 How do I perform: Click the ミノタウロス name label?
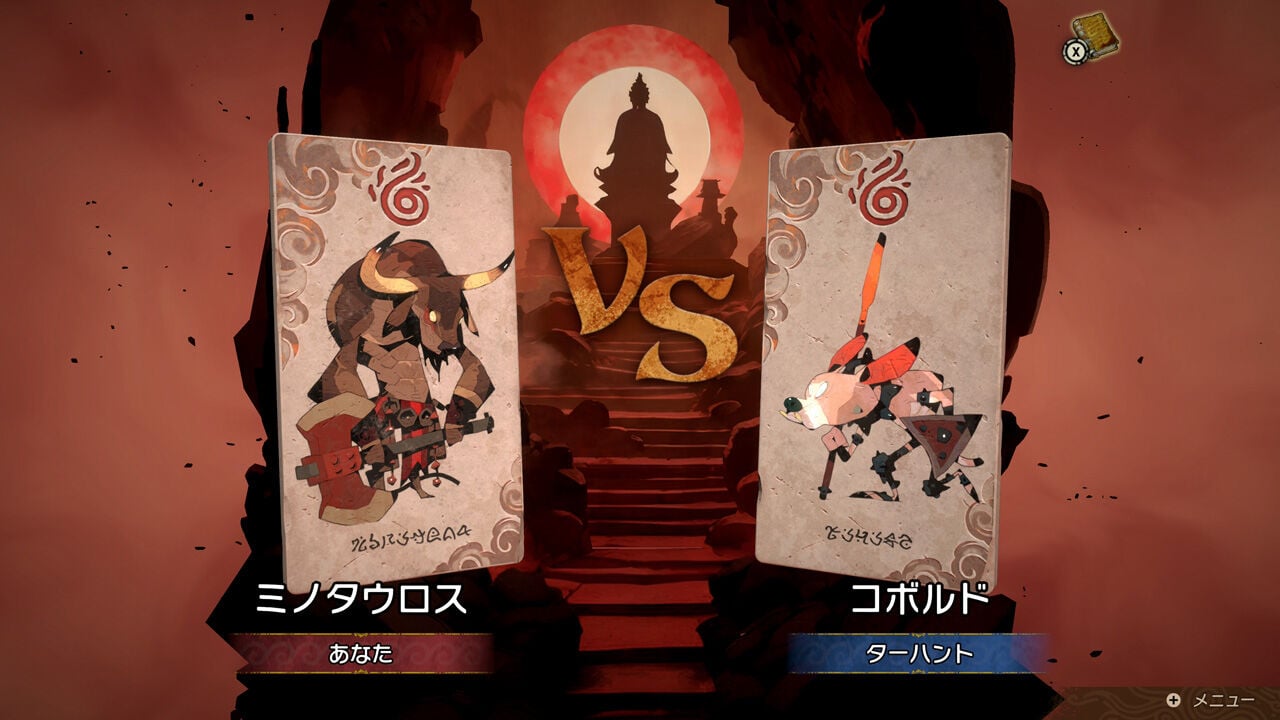[x=360, y=599]
